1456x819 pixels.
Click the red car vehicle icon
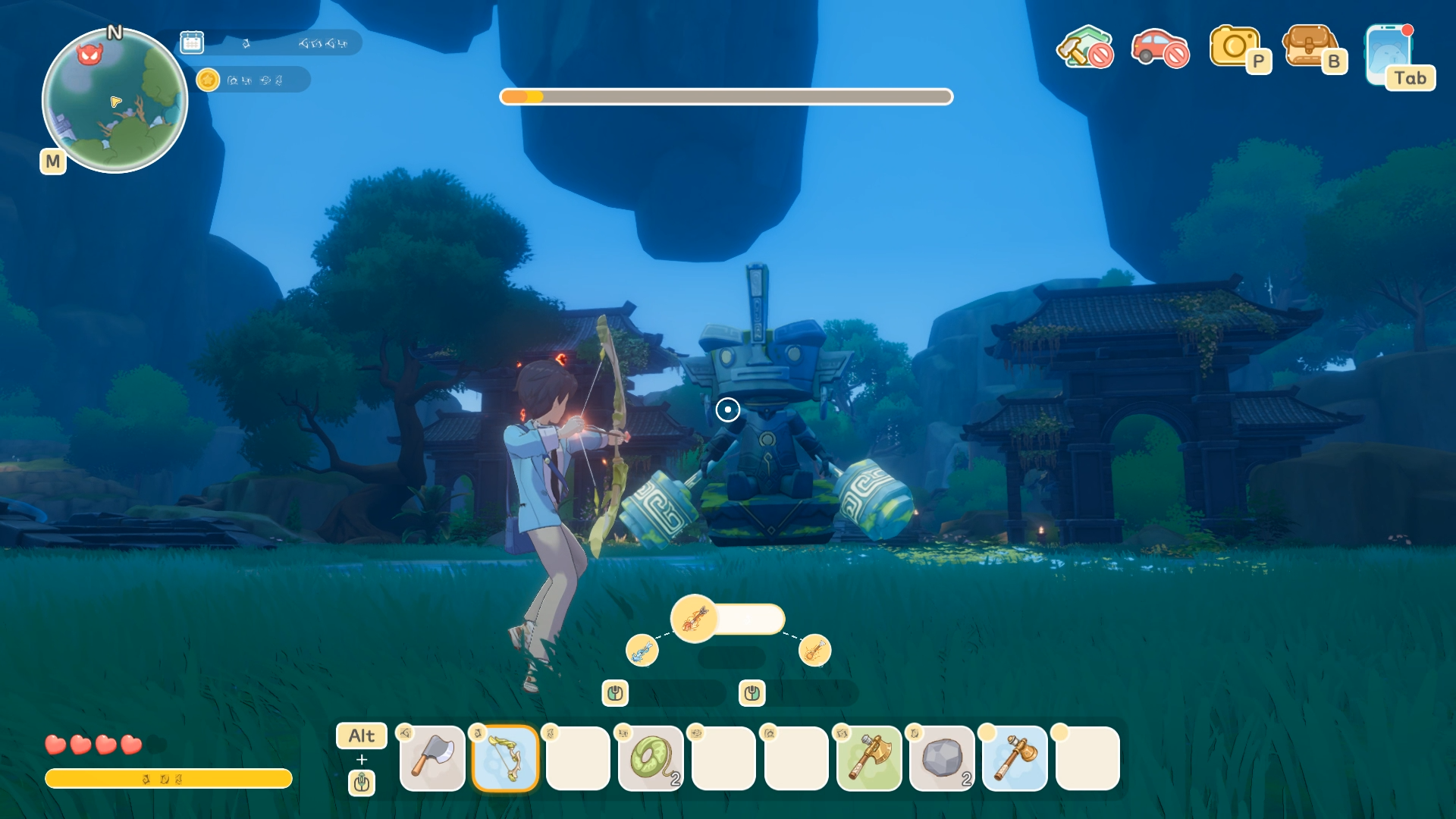[1159, 47]
